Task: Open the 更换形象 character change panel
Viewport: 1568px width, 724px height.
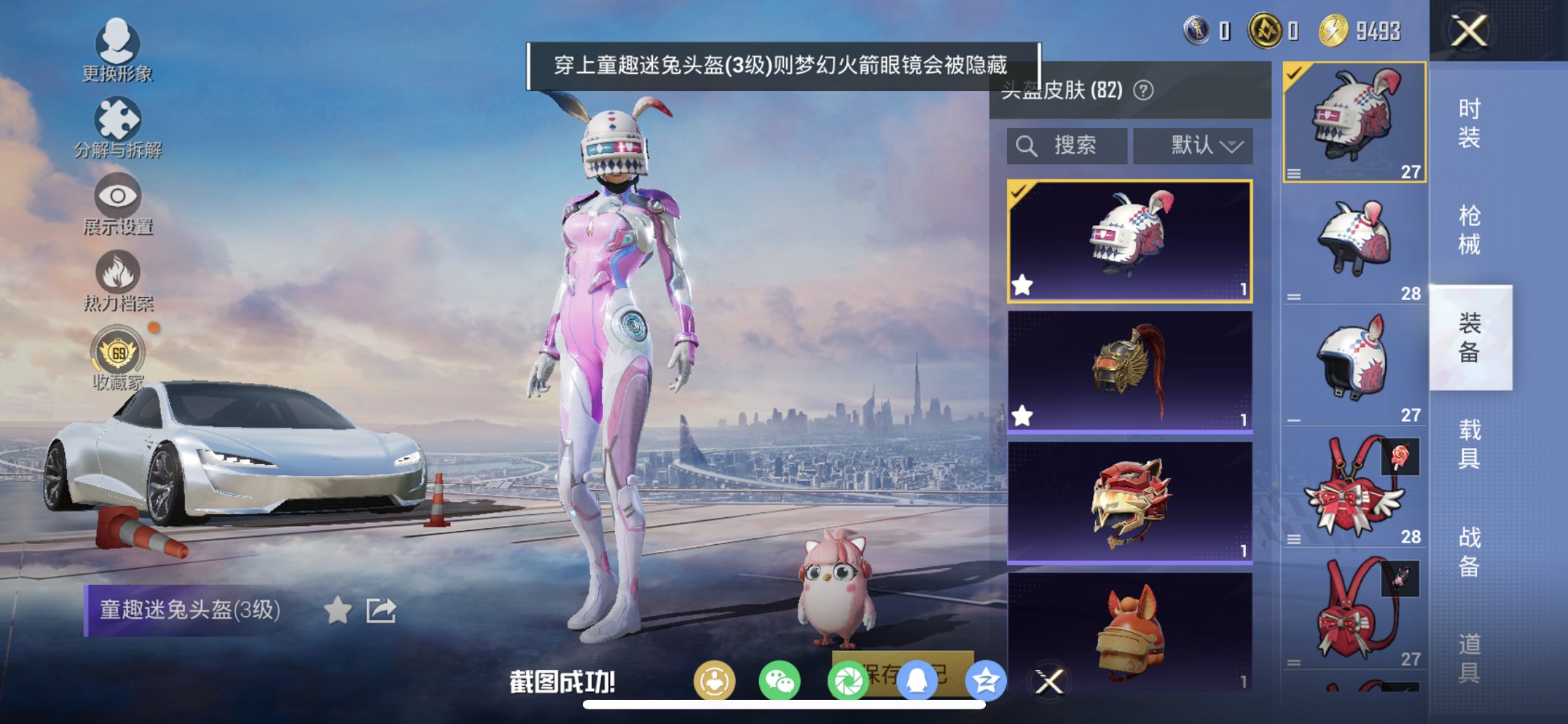Action: [117, 51]
